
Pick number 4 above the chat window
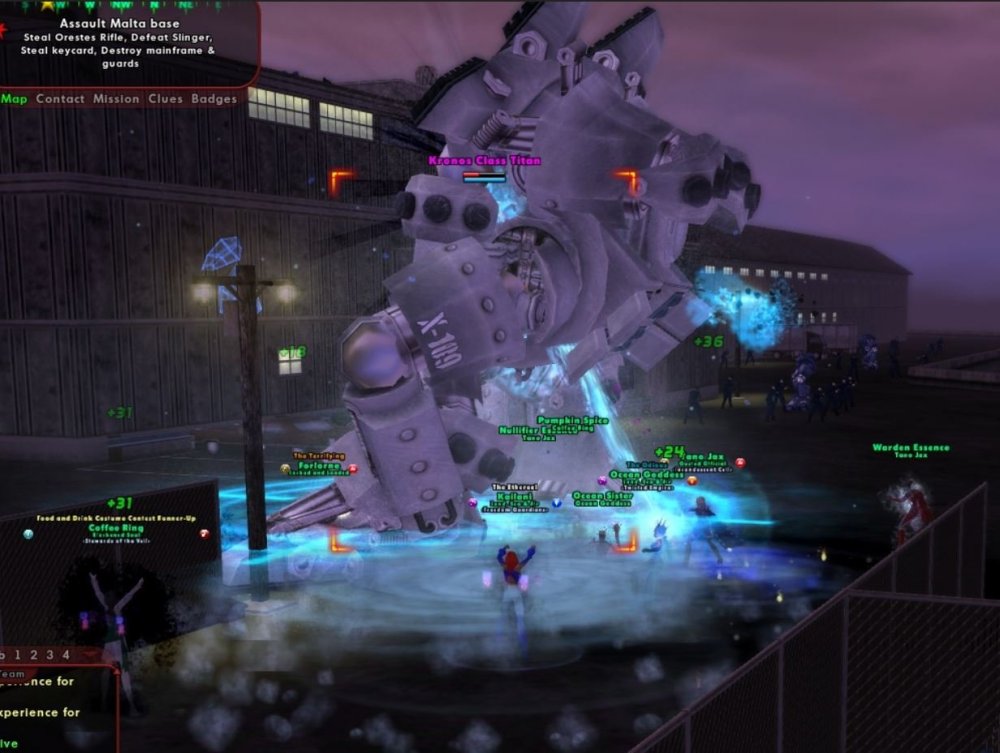pos(66,655)
